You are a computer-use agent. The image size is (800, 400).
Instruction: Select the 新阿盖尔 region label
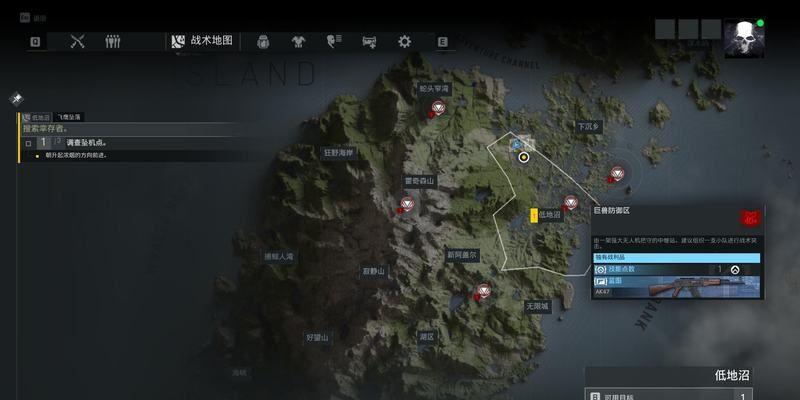coord(463,255)
